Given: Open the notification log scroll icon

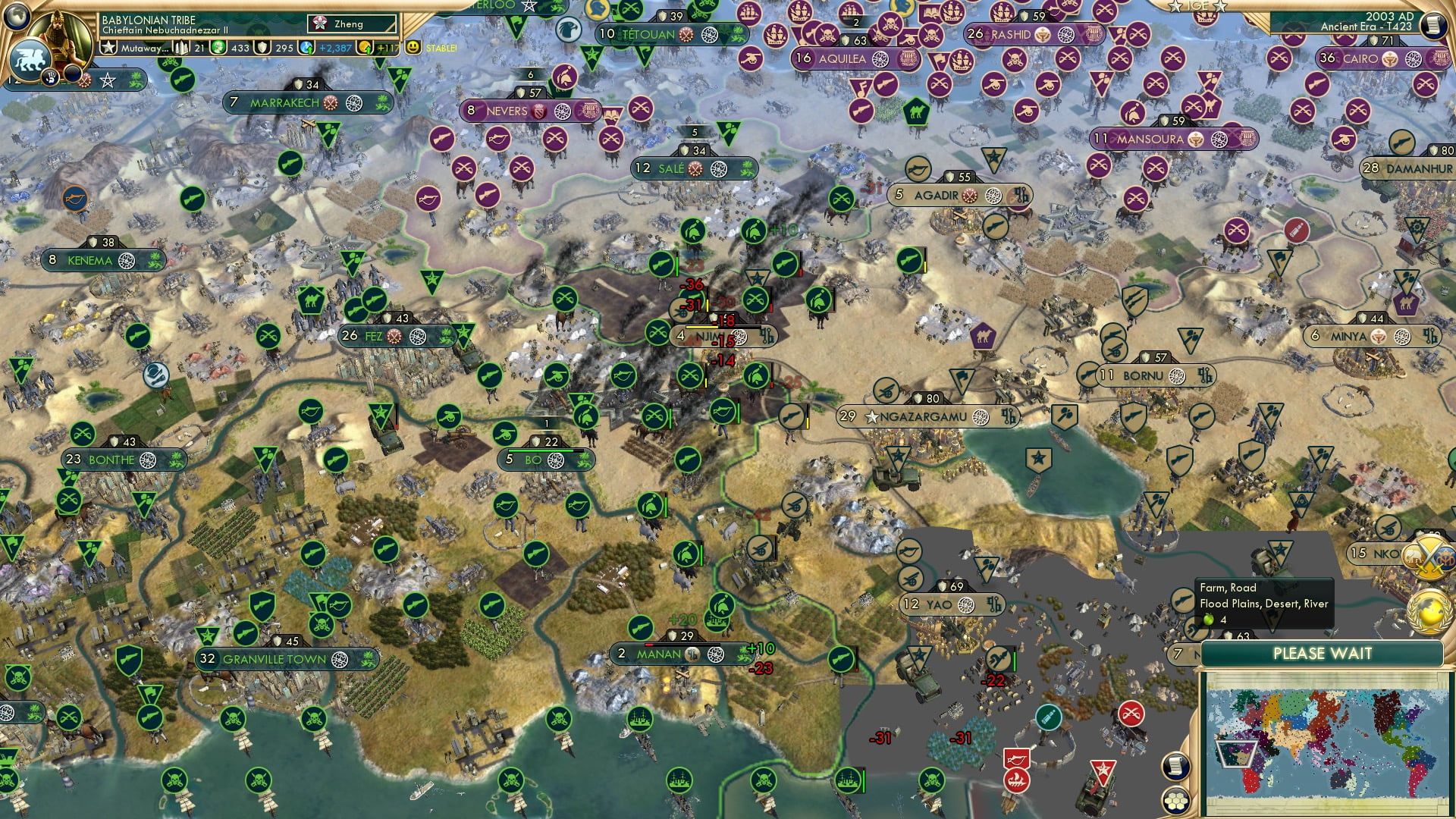Looking at the screenshot, I should [1432, 26].
